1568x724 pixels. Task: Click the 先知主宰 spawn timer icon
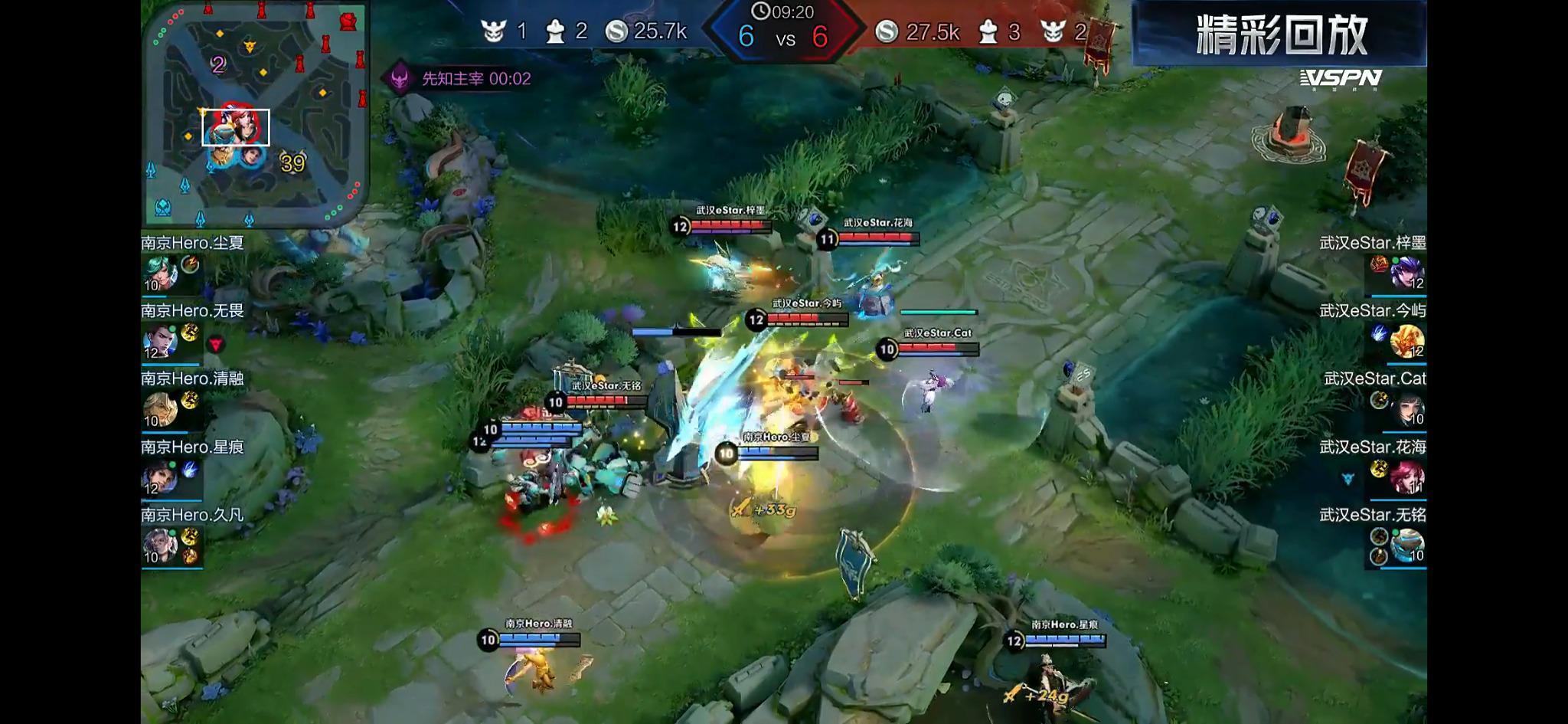[x=400, y=78]
